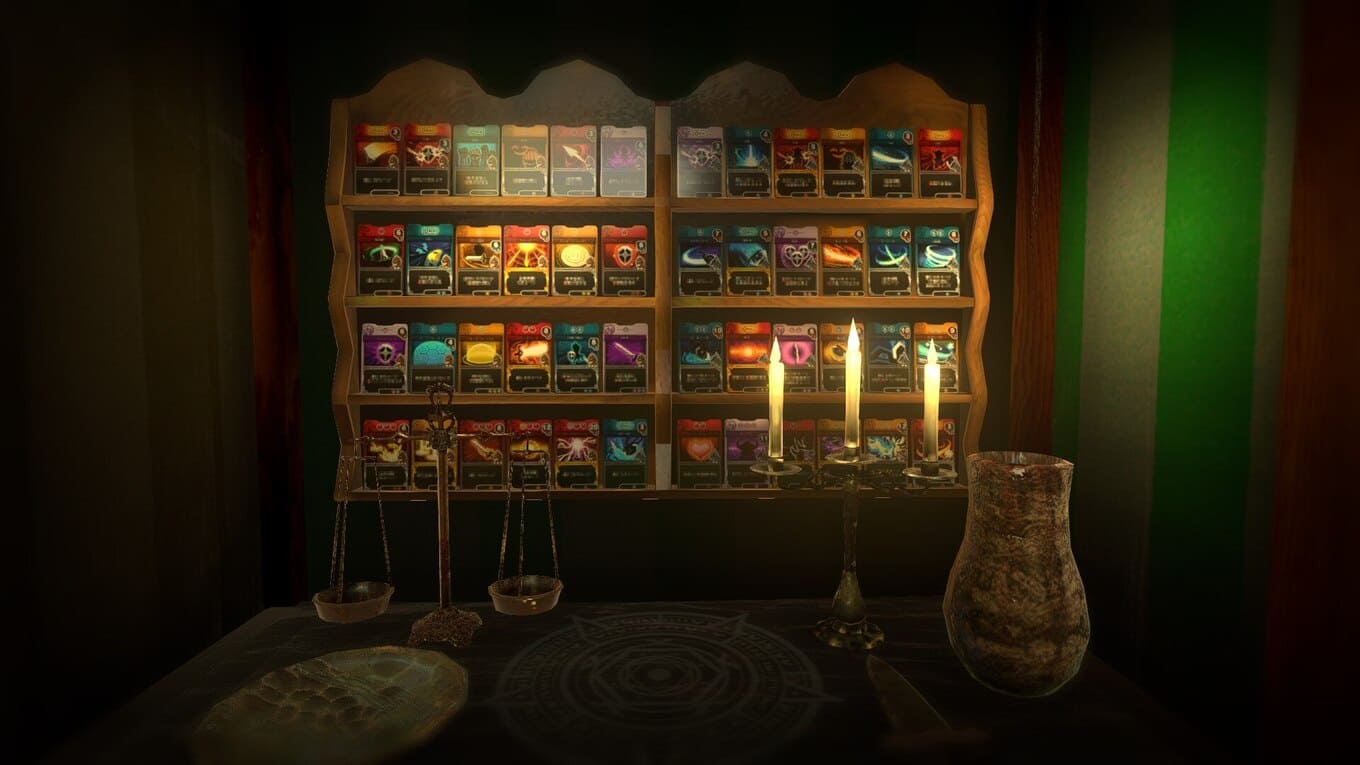Select the card with the teal dome

[x=433, y=357]
